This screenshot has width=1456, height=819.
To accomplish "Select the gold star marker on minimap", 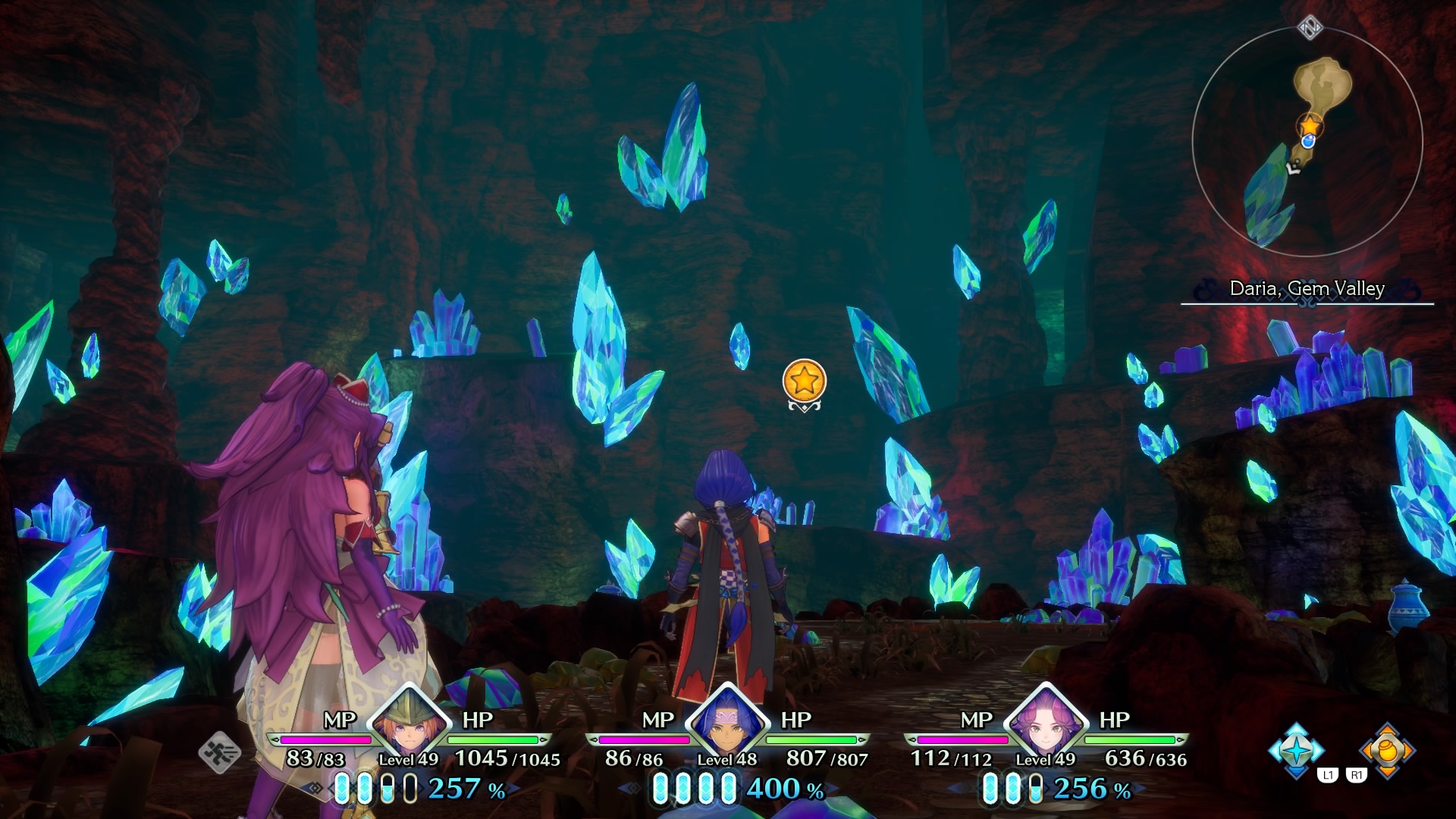I will point(1310,125).
